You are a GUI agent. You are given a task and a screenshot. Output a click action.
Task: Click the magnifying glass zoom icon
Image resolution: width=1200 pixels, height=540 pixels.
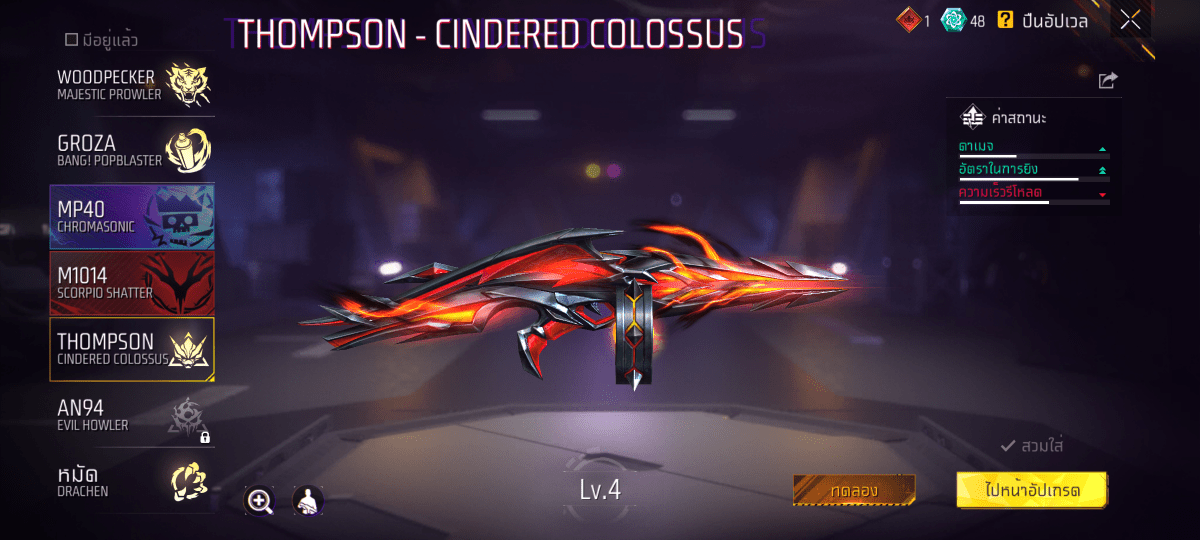point(260,501)
